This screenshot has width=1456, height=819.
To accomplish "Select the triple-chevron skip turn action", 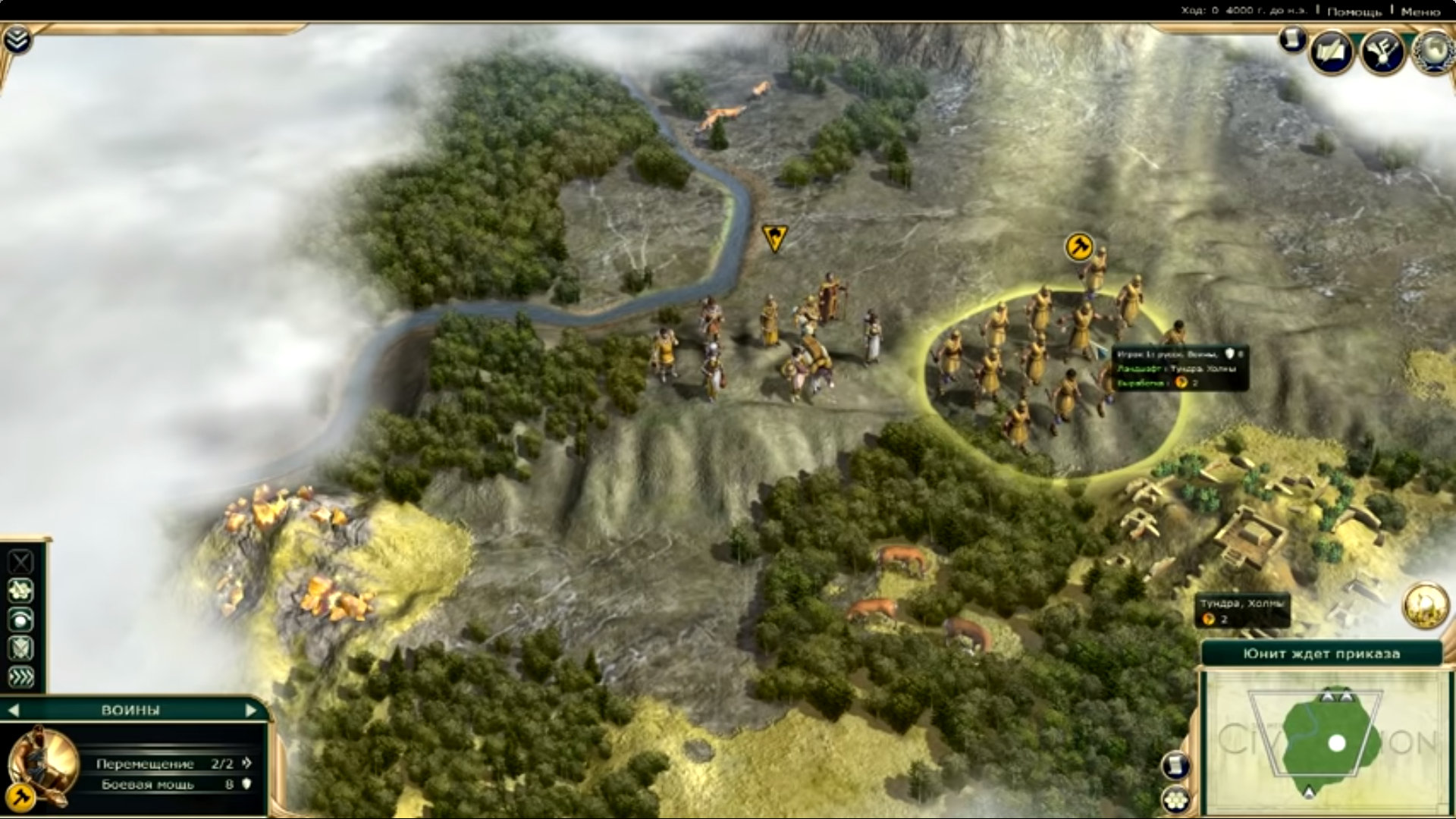I will coord(20,676).
